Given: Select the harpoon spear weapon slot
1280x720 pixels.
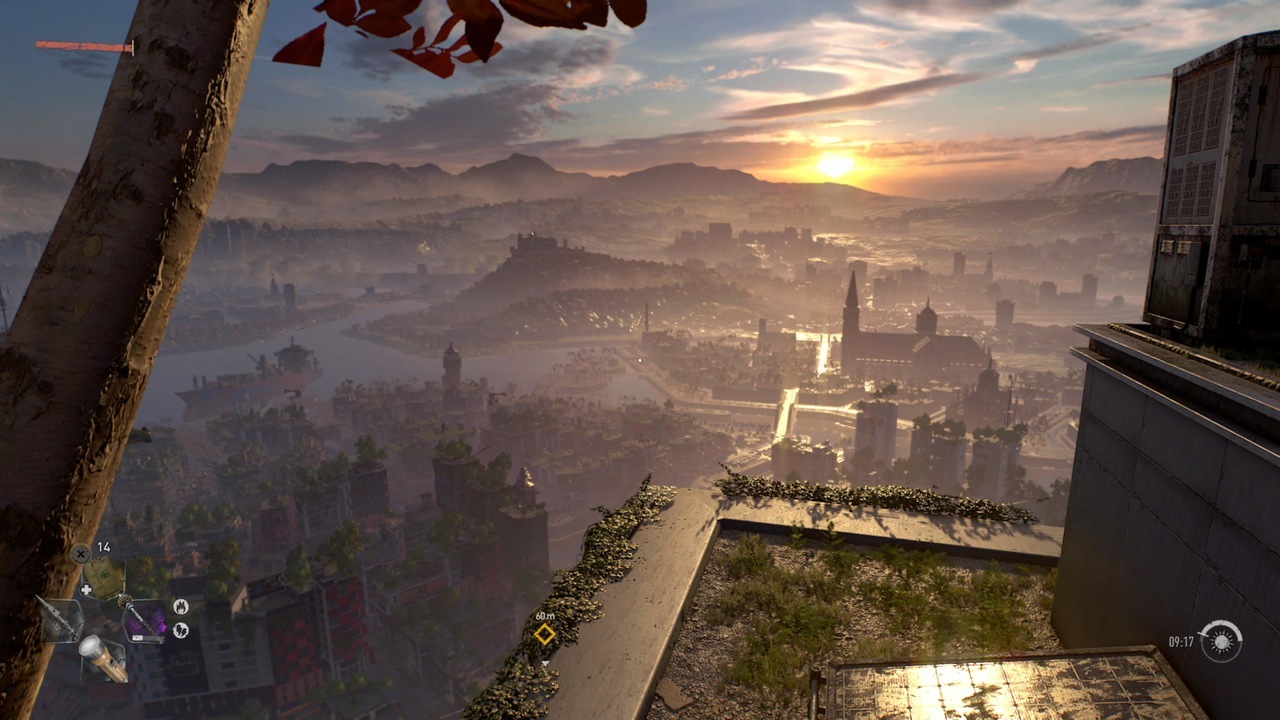Looking at the screenshot, I should 62,620.
